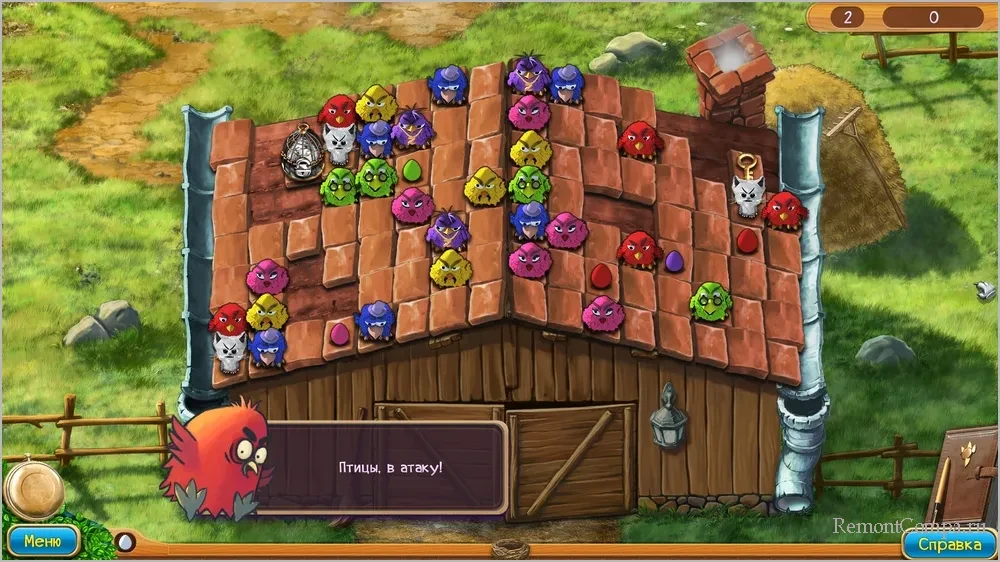Image resolution: width=1000 pixels, height=562 pixels.
Task: Select the white cat beneath the golden key
Action: [745, 193]
